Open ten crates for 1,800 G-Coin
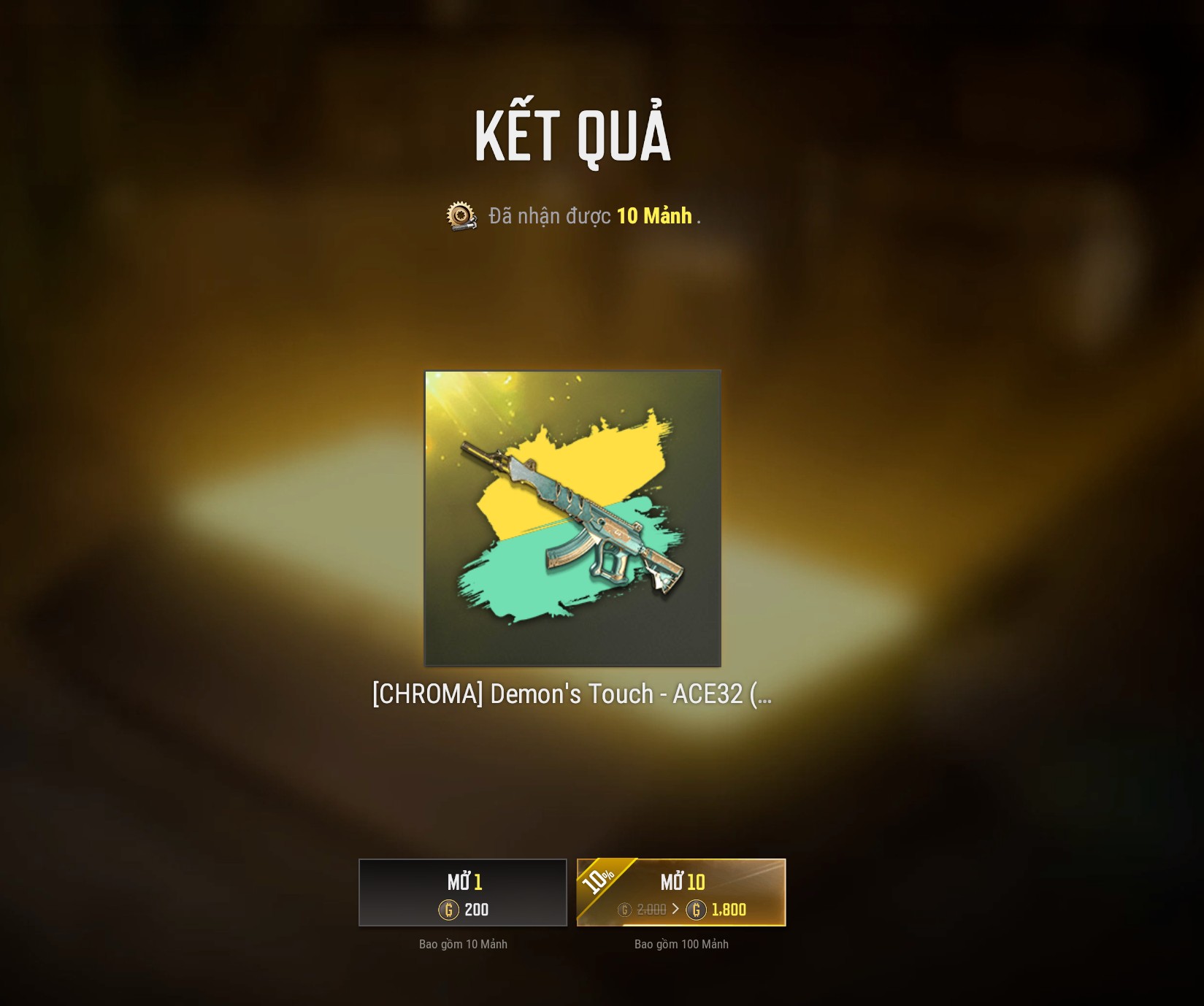The width and height of the screenshot is (1204, 1006). 681,893
